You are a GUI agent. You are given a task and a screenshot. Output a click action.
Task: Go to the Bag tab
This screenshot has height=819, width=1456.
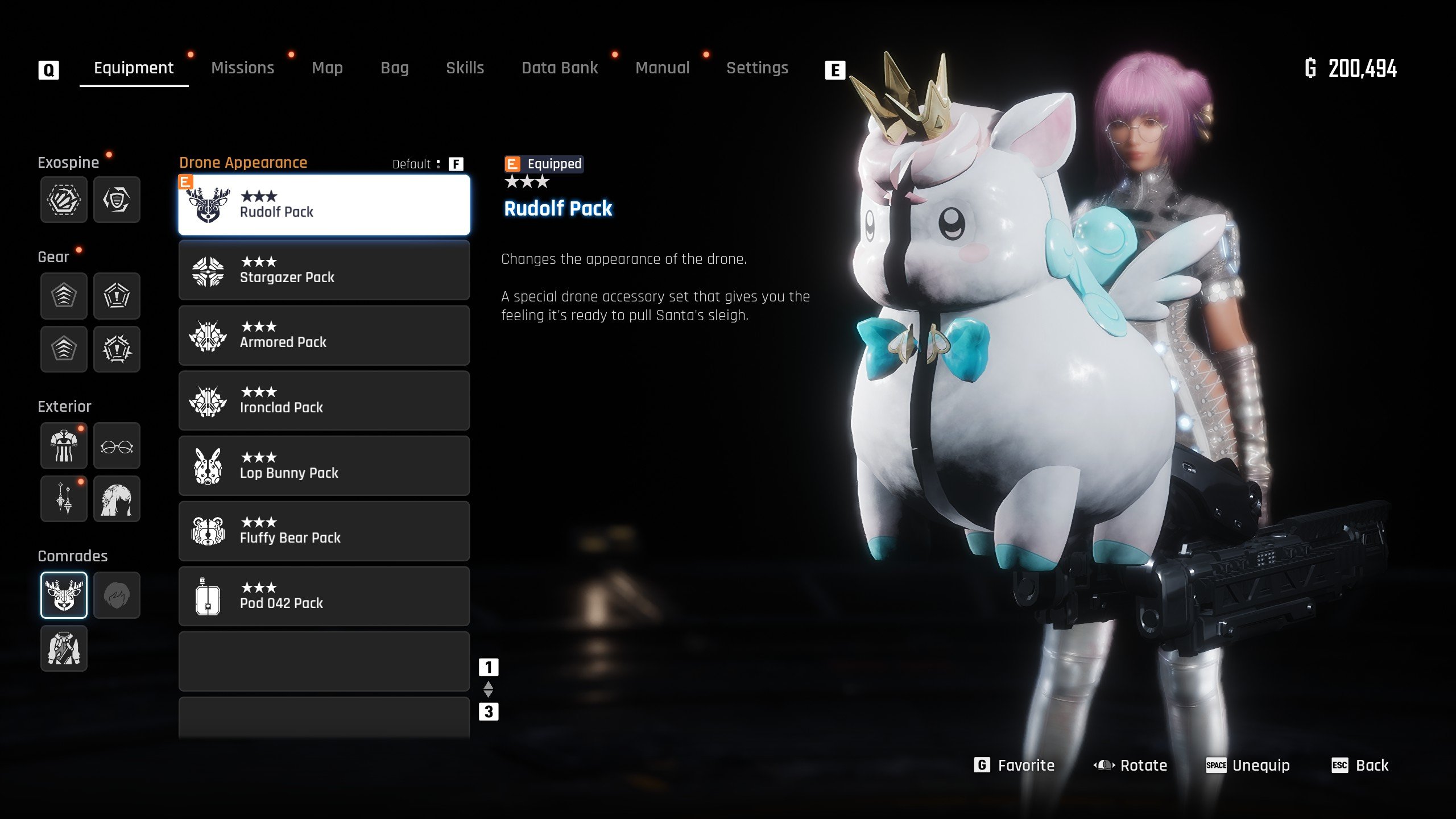click(x=394, y=68)
